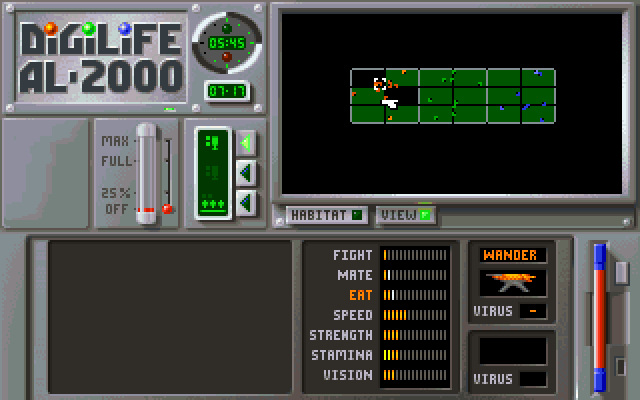Click the orange creature portrait under WANDER
Viewport: 640px width, 400px height.
[513, 283]
